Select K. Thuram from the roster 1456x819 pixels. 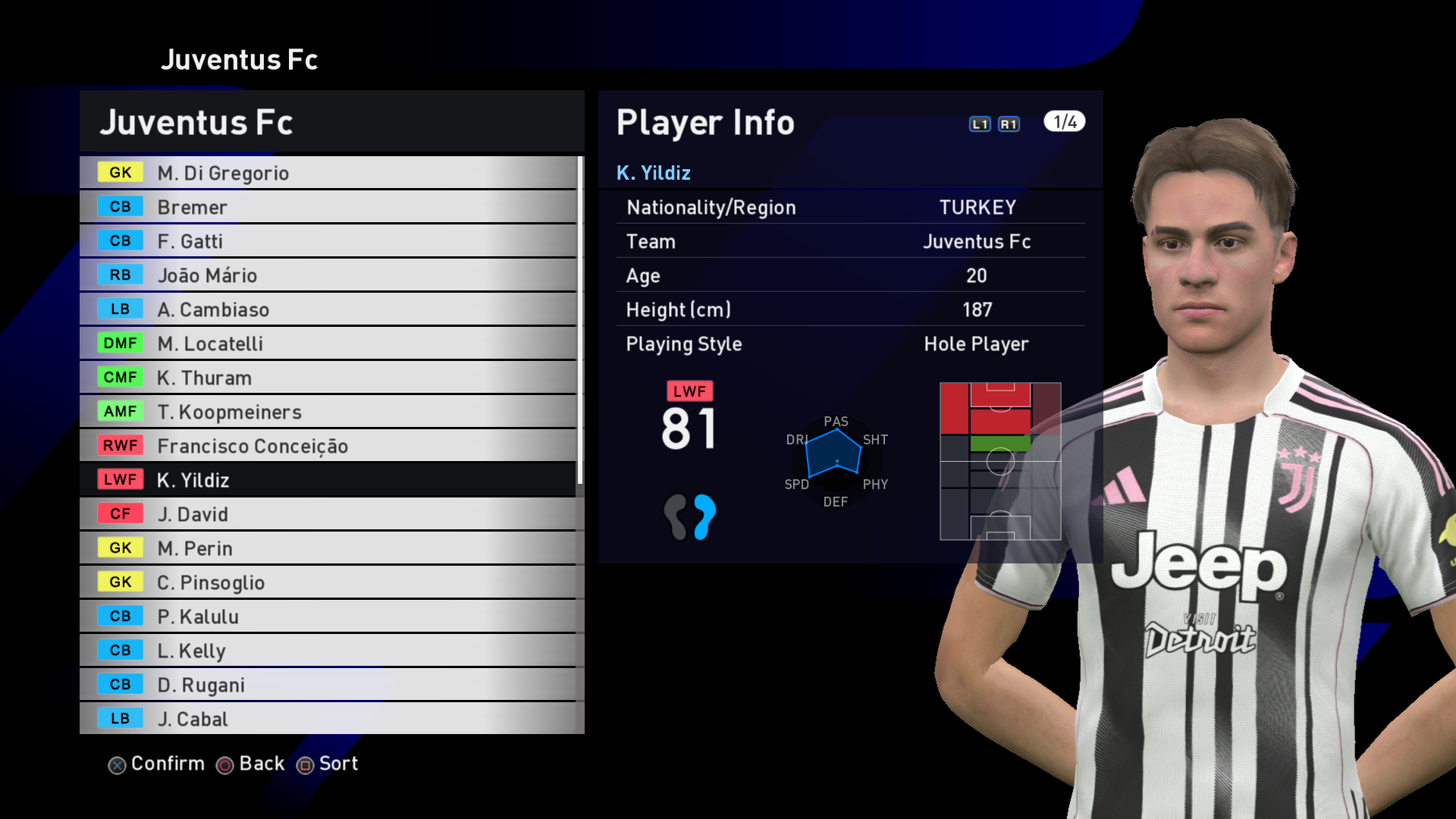pos(328,378)
